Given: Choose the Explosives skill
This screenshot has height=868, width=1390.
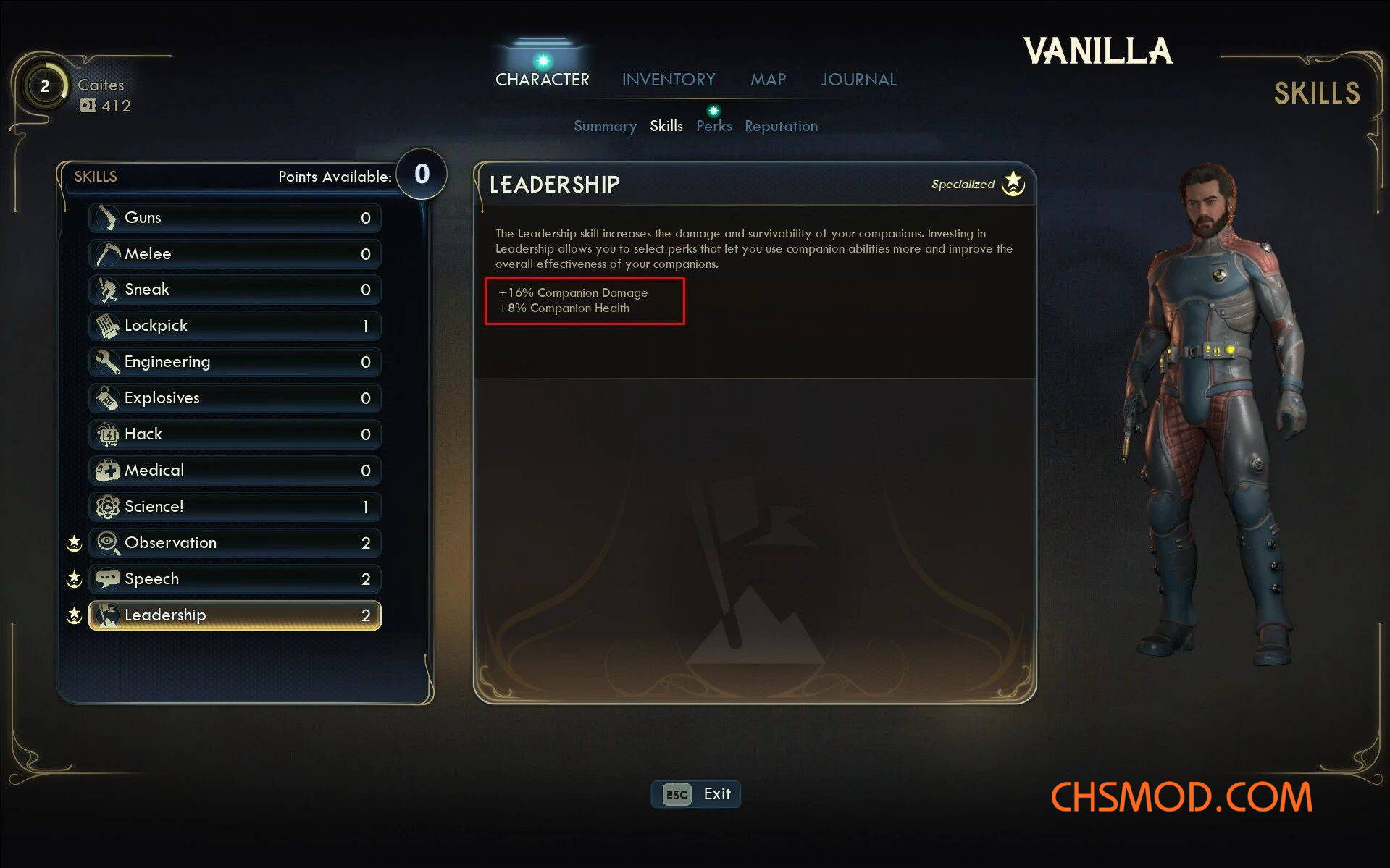Looking at the screenshot, I should [235, 398].
